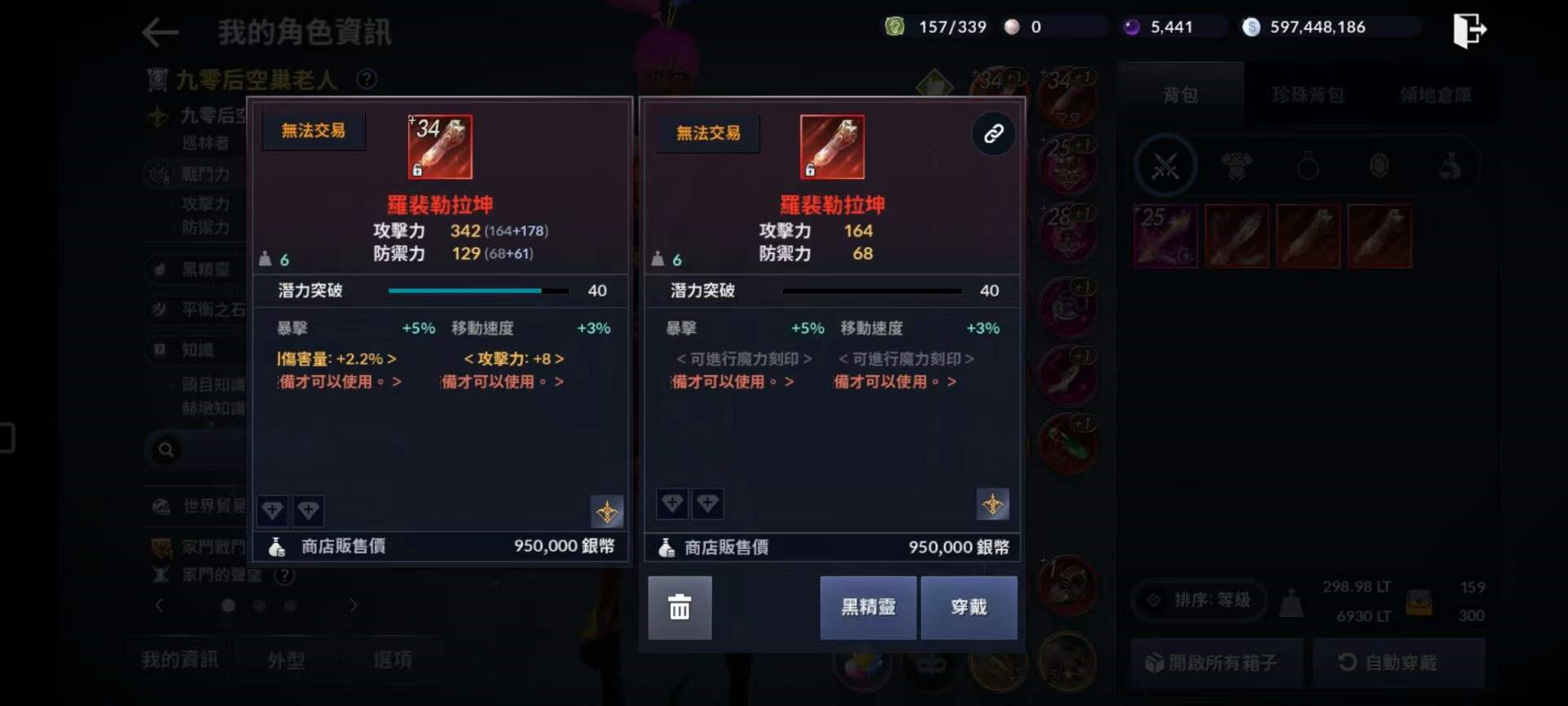Select the bag pouch category icon

click(x=1450, y=165)
